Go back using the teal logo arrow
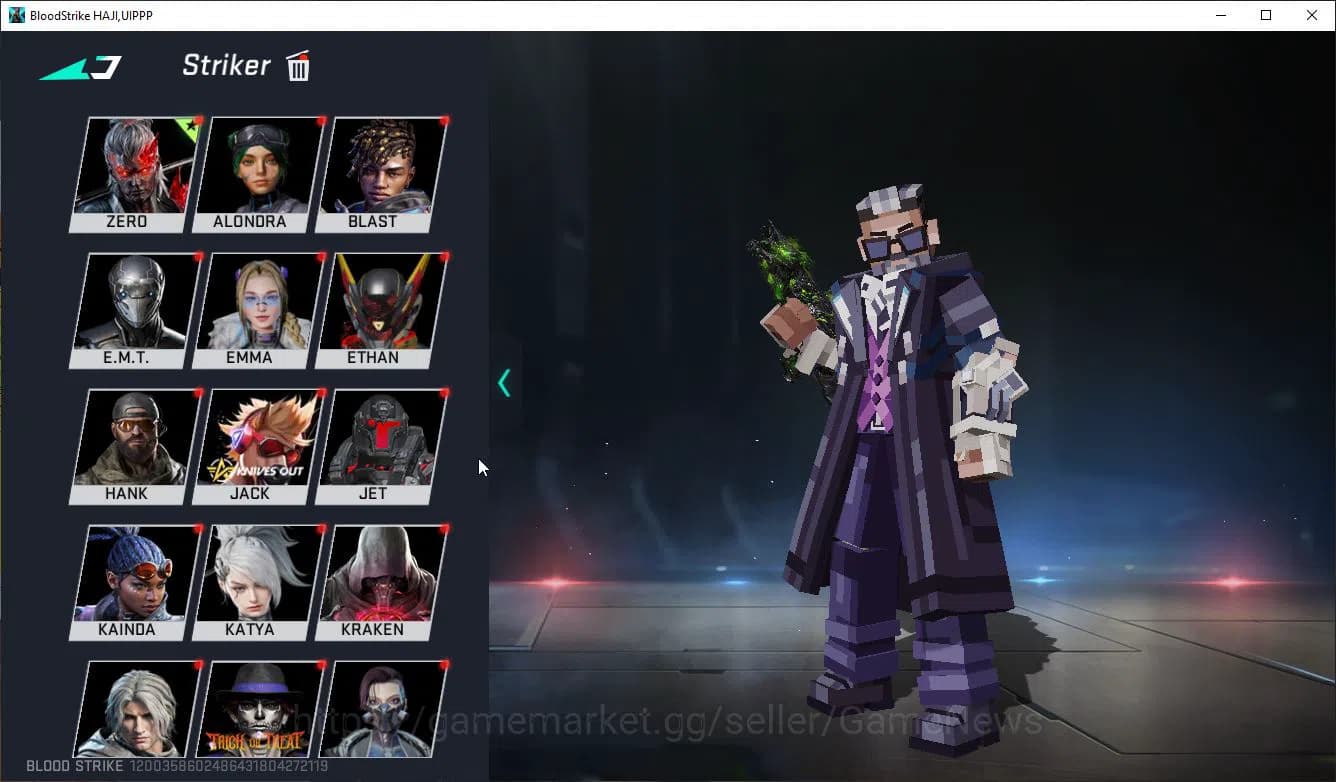 [x=81, y=68]
